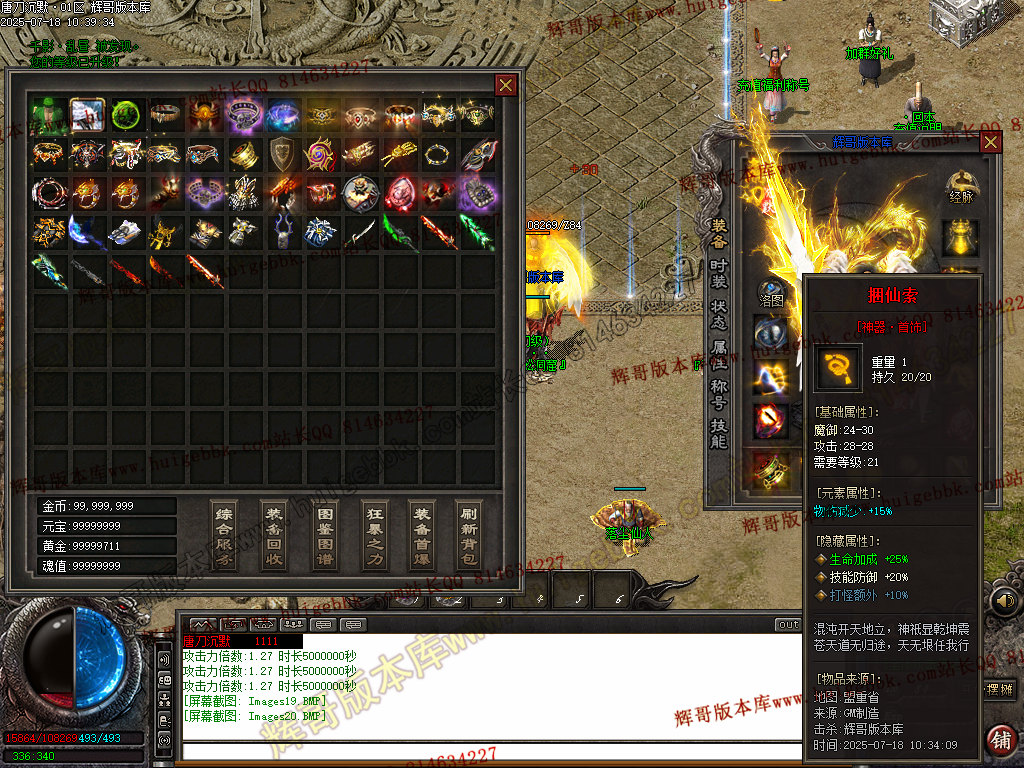
Task: Refresh the bag with 刷新背包
Action: [468, 536]
